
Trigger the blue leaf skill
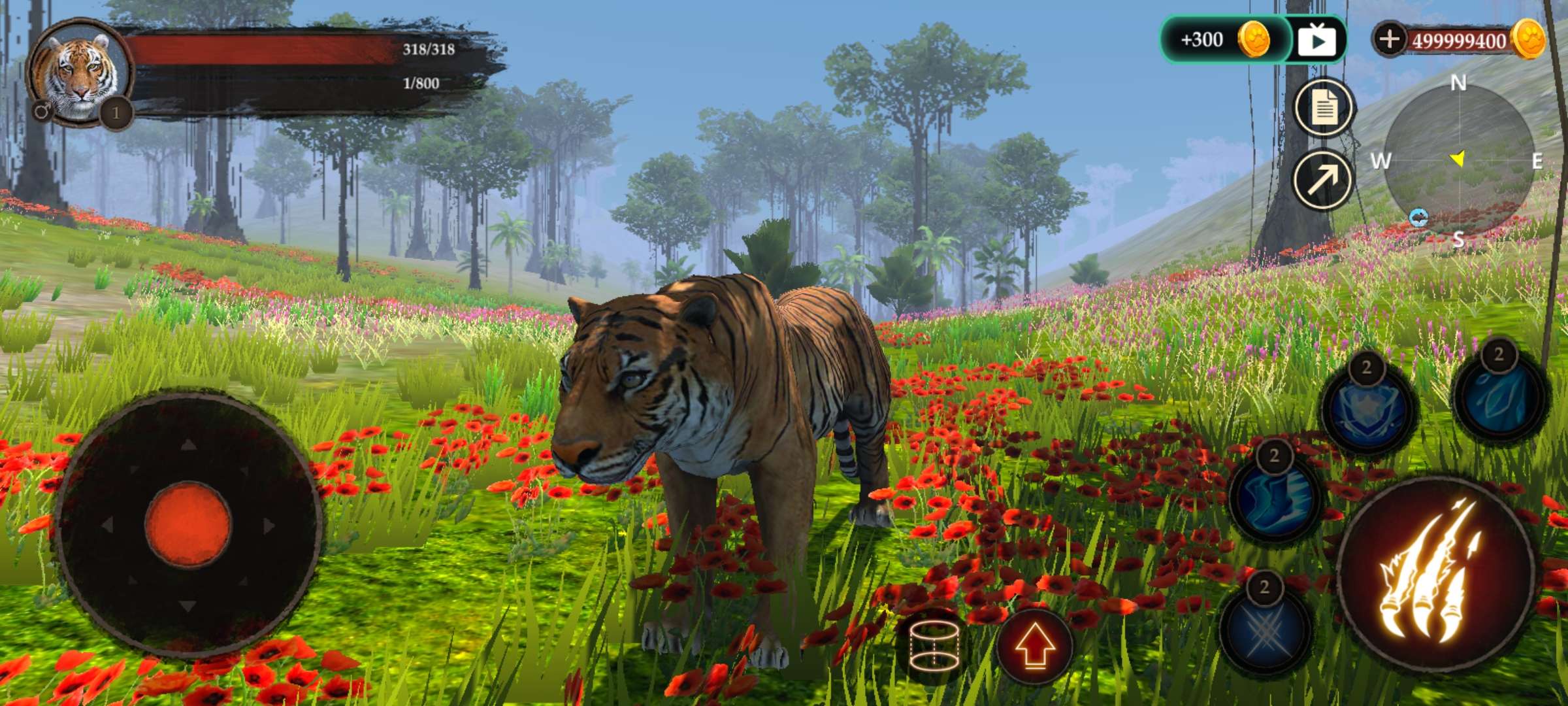click(1499, 395)
